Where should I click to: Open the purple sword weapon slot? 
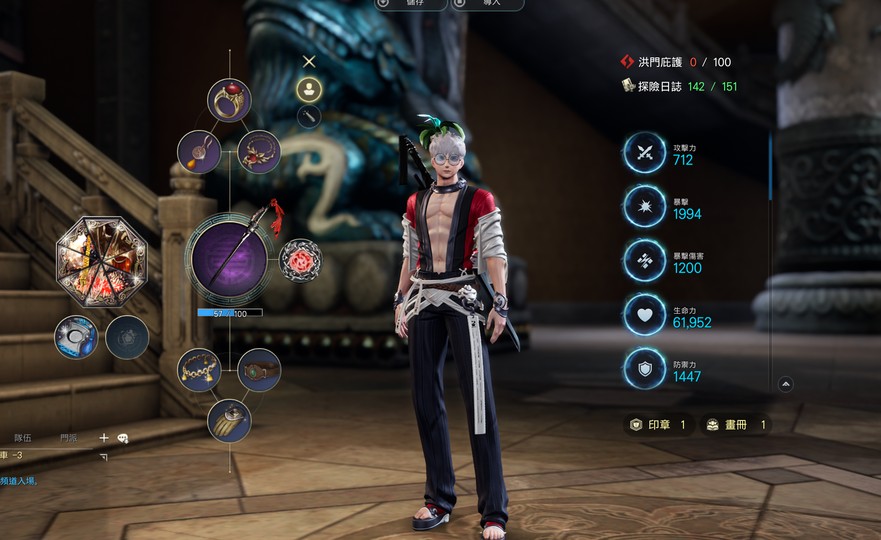[x=229, y=258]
